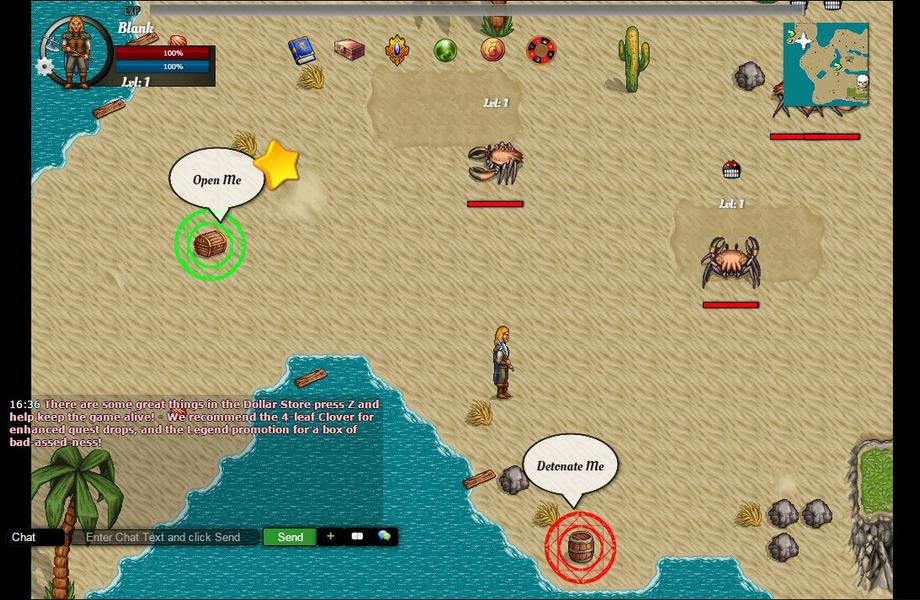Screen dimensions: 920x600
Task: Open the island minimap
Action: (824, 65)
